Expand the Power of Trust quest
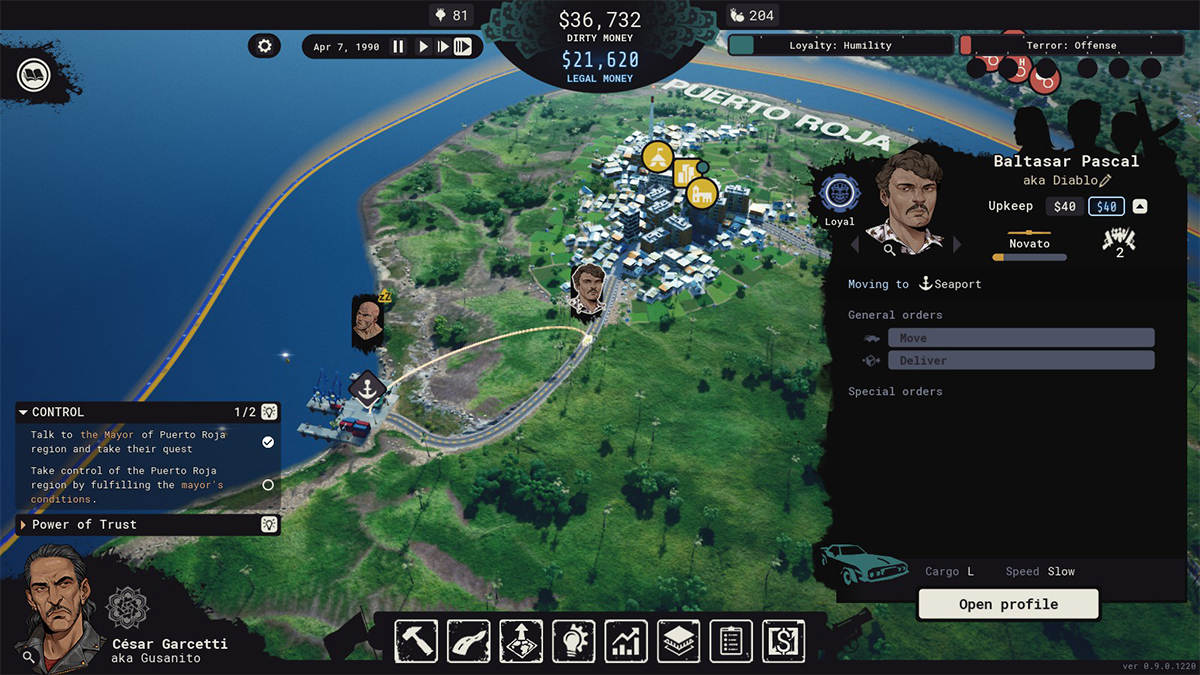Screen dimensions: 1200x675 (x=24, y=525)
